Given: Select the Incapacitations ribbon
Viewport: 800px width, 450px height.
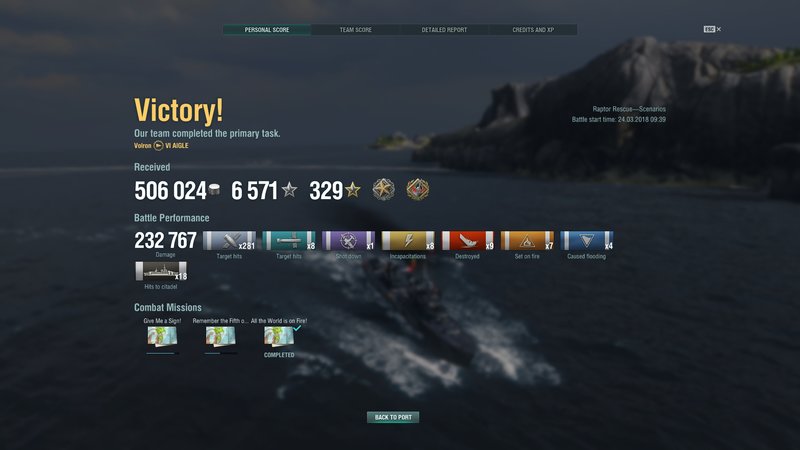Looking at the screenshot, I should [x=408, y=240].
